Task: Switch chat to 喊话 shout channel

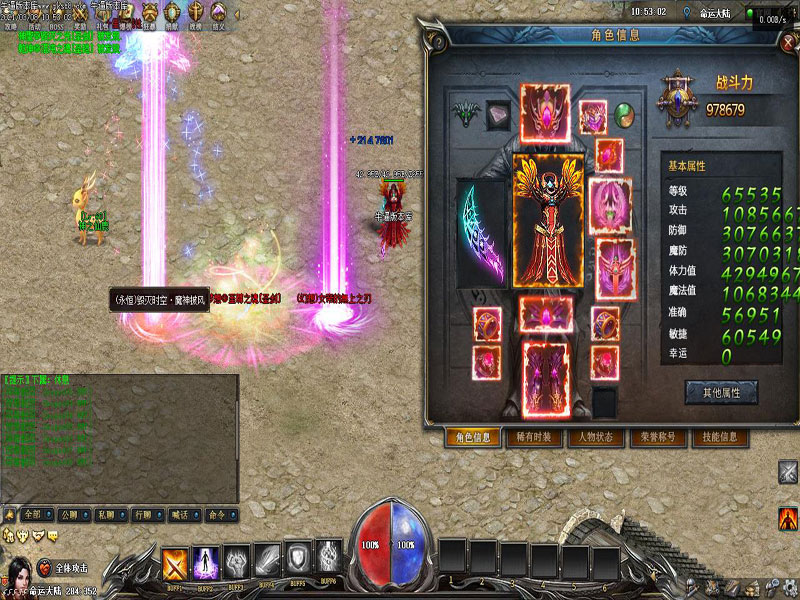Action: click(x=179, y=514)
